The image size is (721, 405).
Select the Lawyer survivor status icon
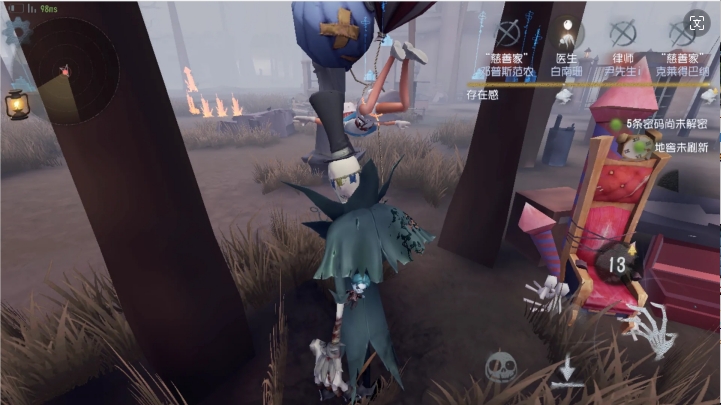[x=624, y=34]
